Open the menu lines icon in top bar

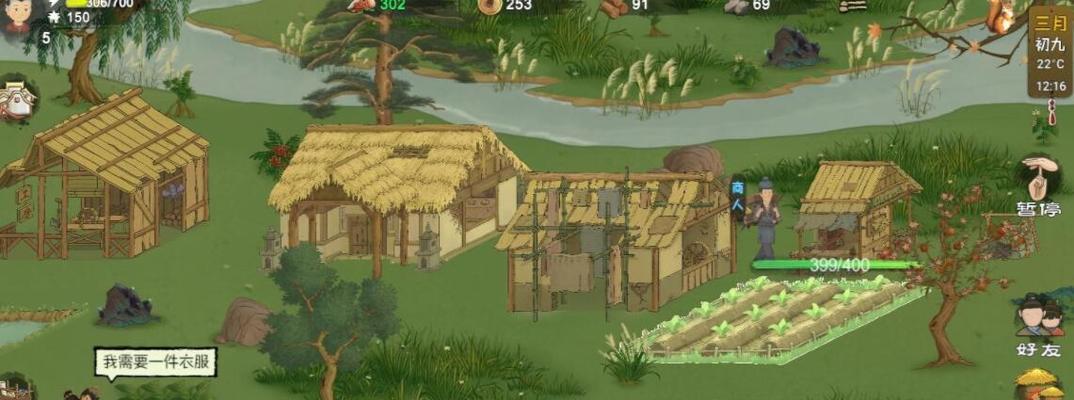pyautogui.click(x=853, y=6)
